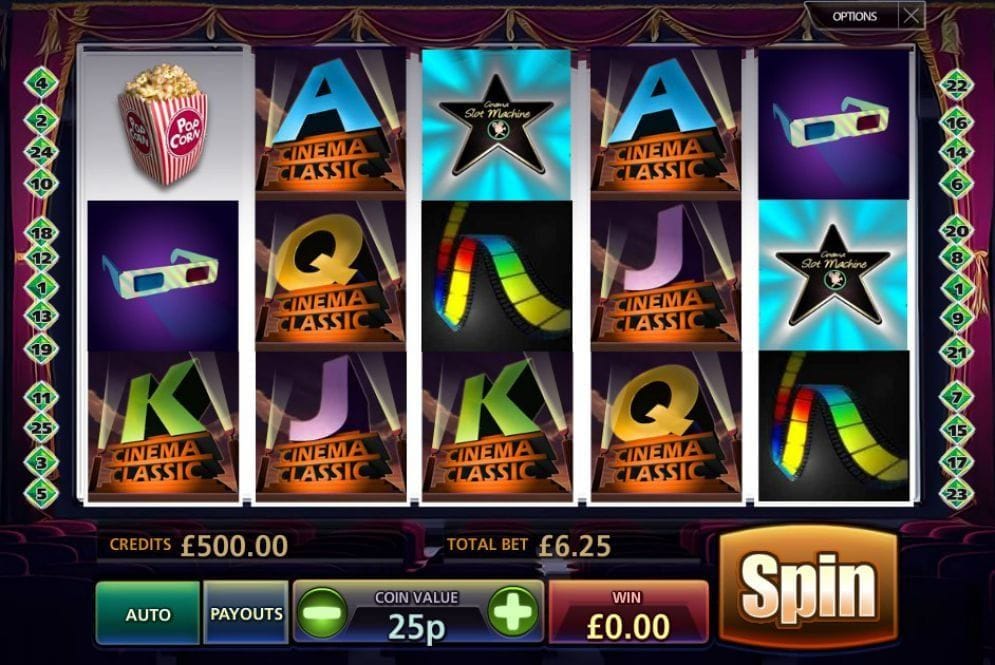This screenshot has width=995, height=665.
Task: Start auto play with the AUTO button
Action: (148, 614)
